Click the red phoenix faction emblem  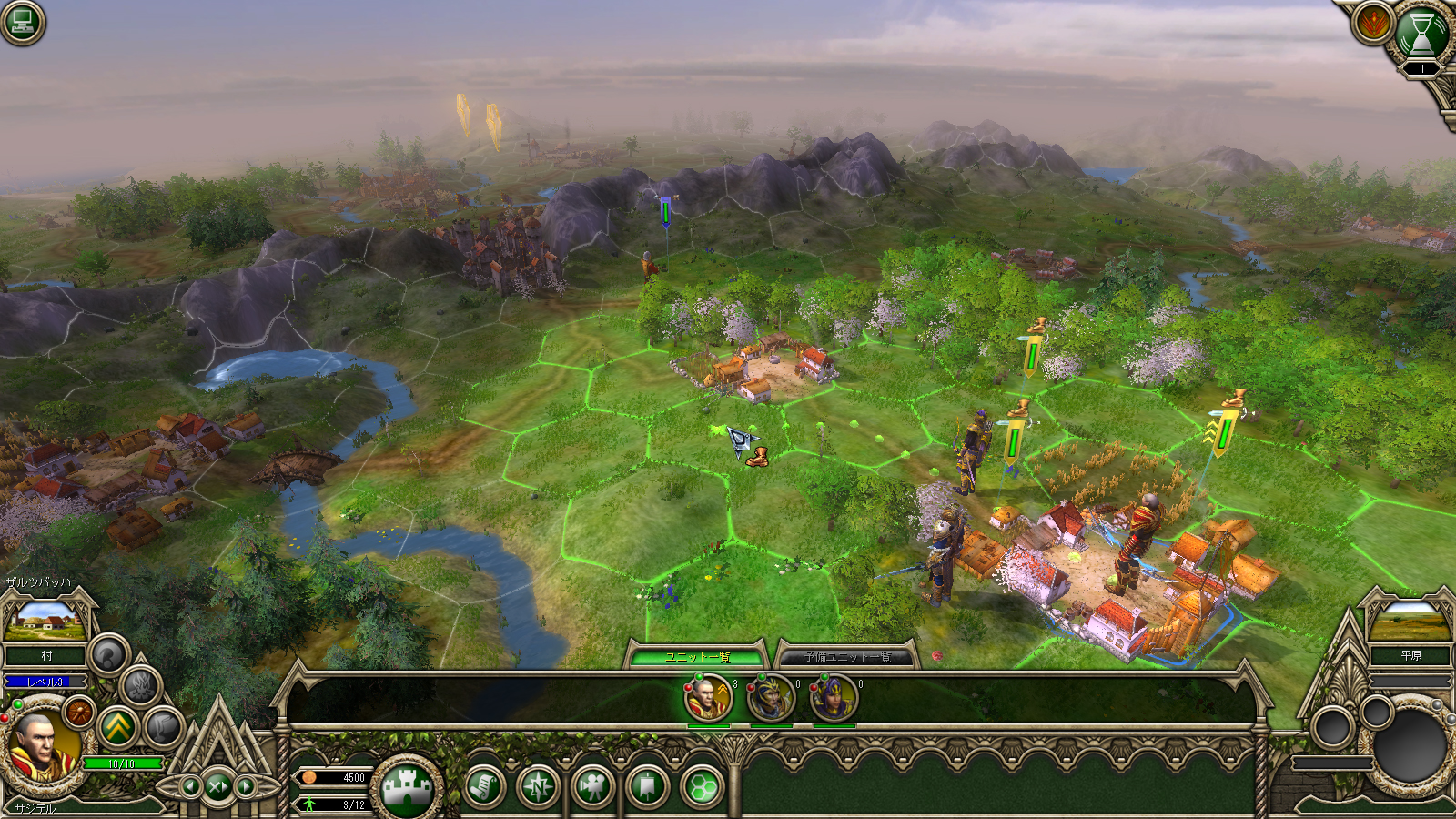(x=1372, y=23)
